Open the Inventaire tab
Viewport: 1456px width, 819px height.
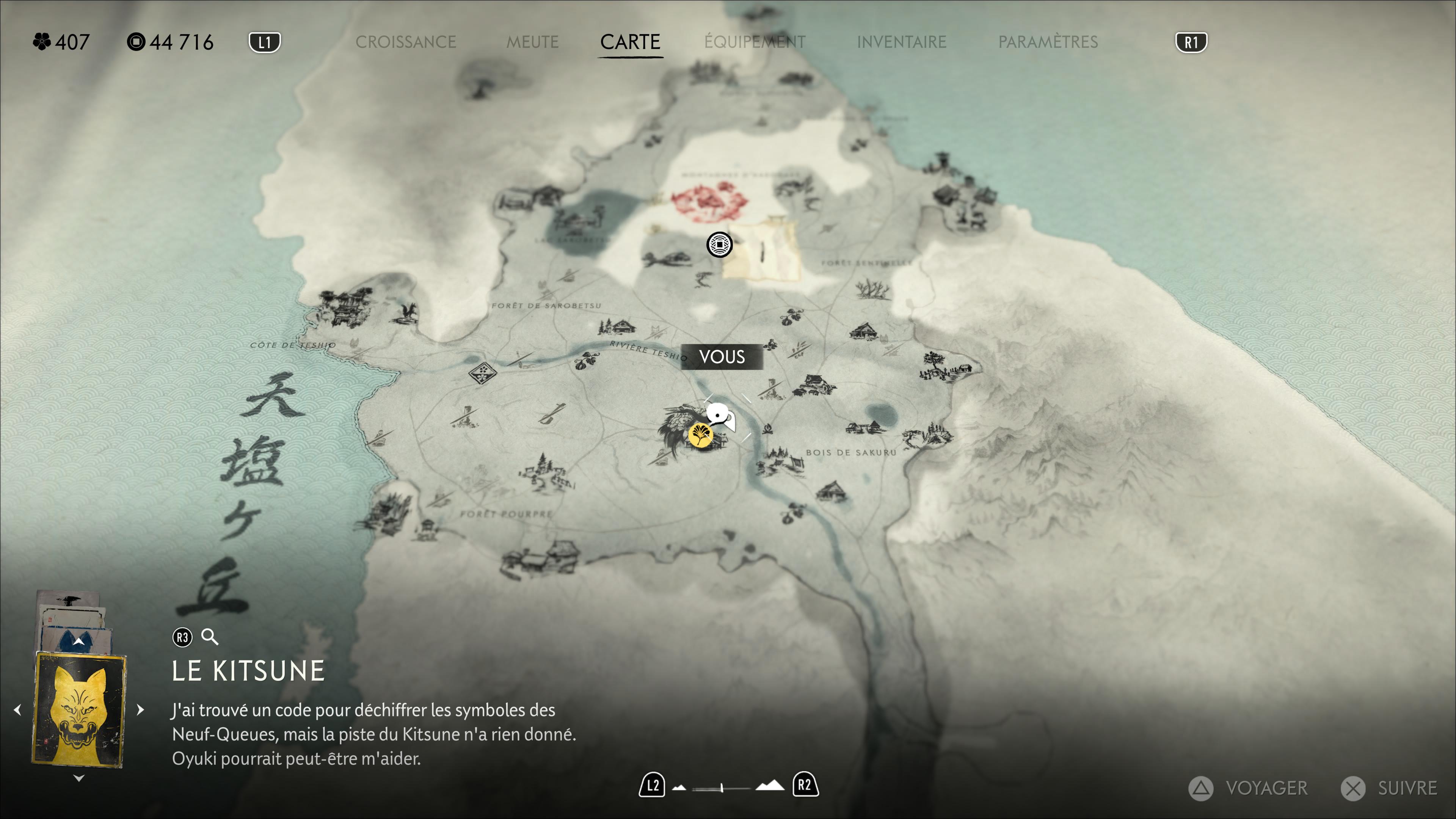(901, 42)
